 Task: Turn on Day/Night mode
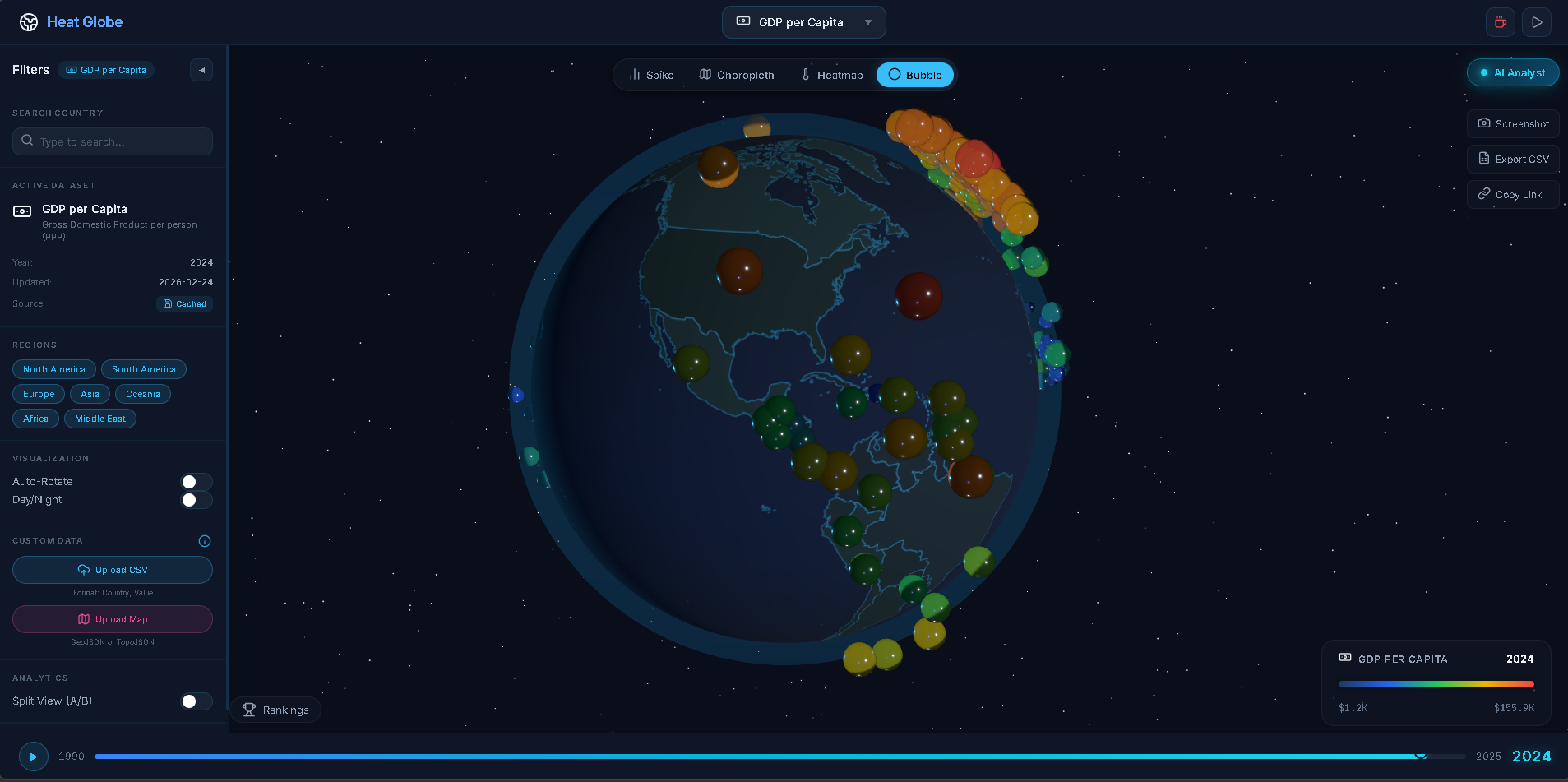click(x=196, y=500)
